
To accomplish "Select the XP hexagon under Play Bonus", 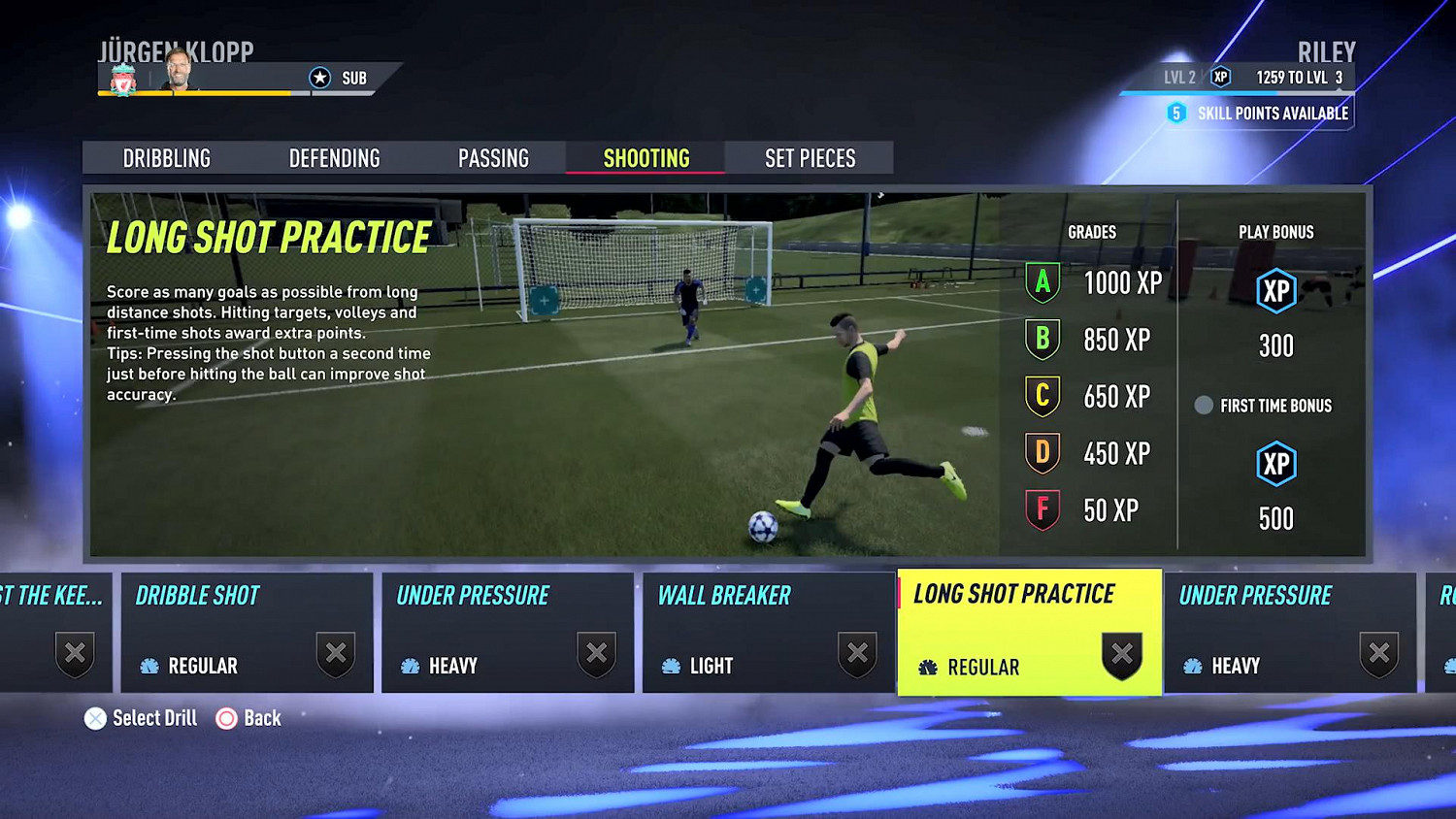I will (1276, 291).
